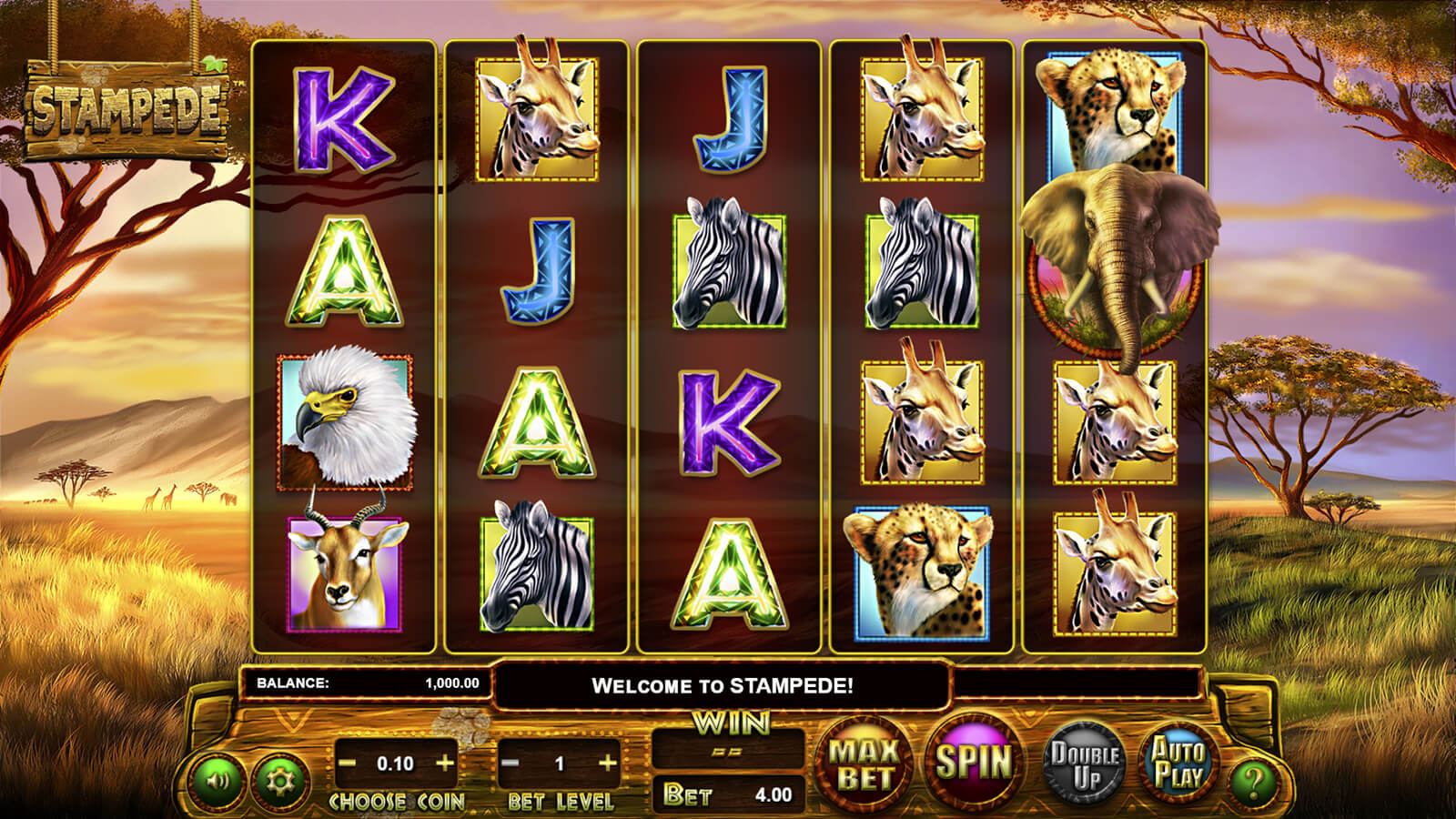1456x819 pixels.
Task: Select the MAX BET button
Action: 864,763
